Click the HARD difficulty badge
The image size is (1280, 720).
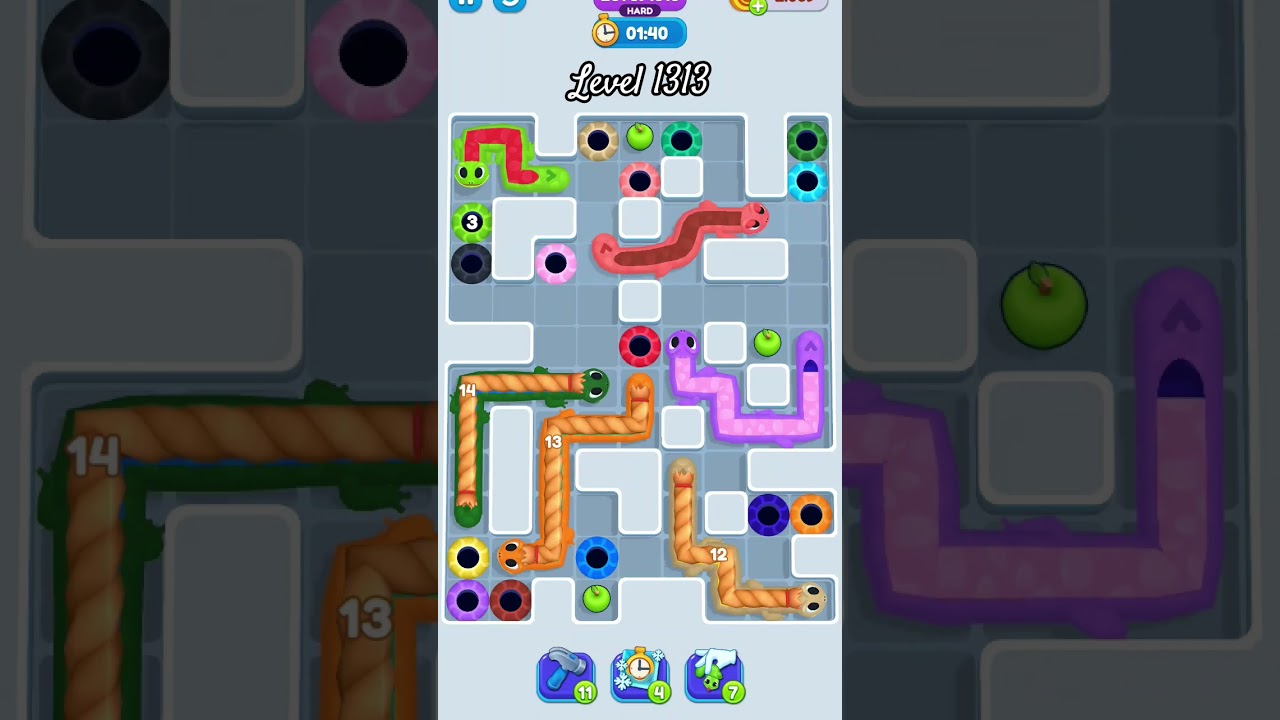[638, 11]
